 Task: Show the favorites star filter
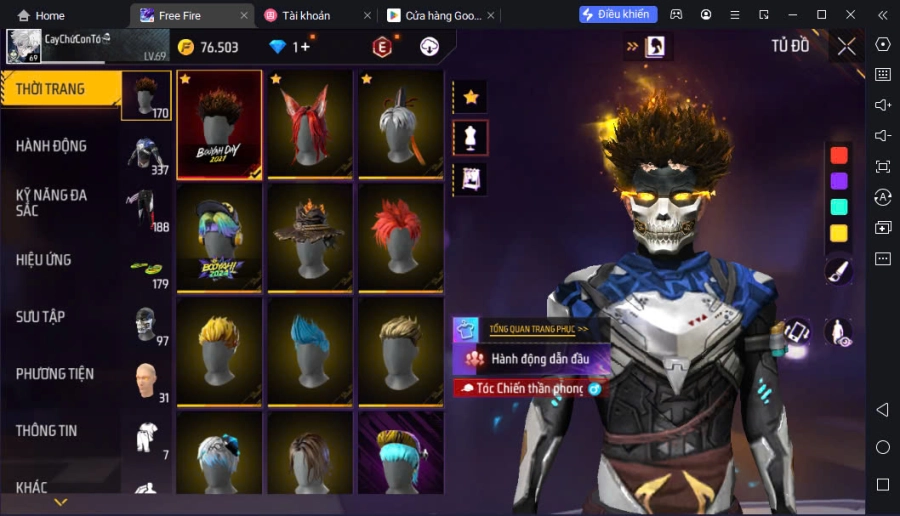(x=470, y=97)
